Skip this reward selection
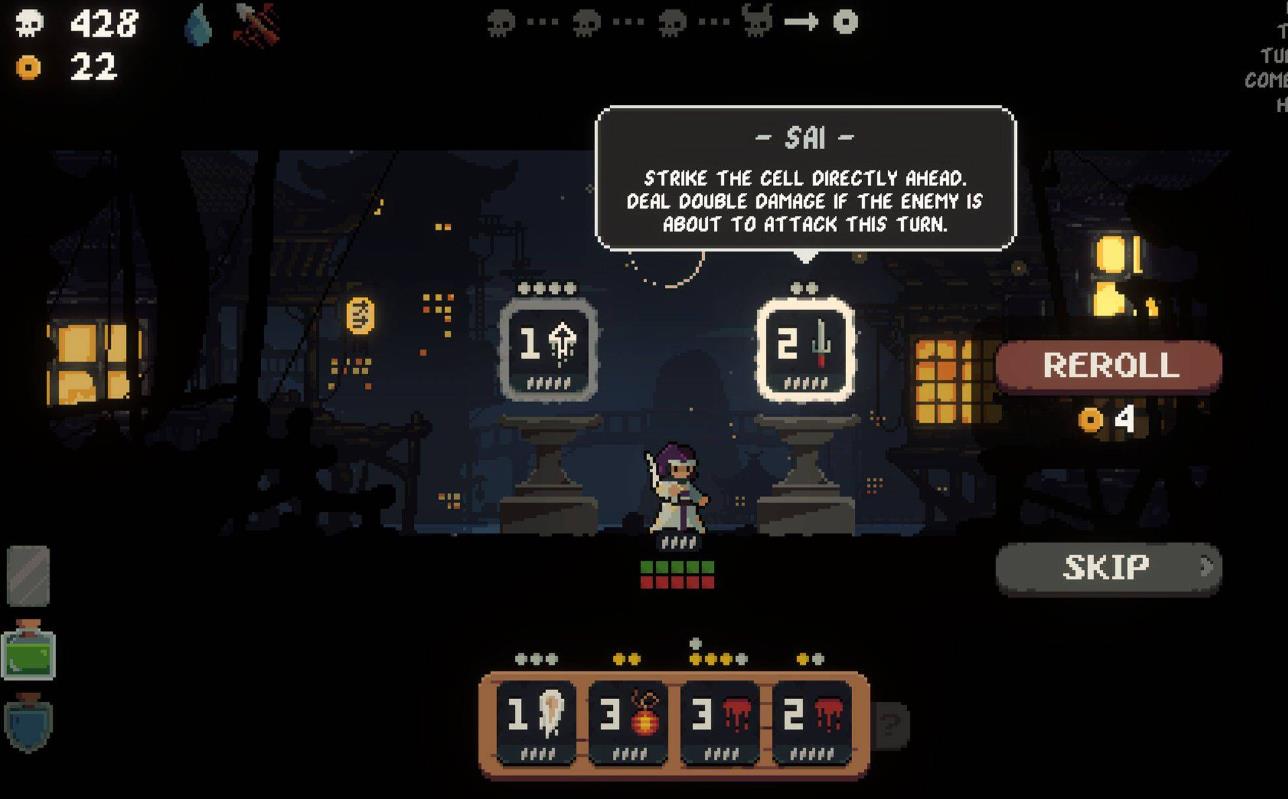The image size is (1288, 799). pyautogui.click(x=1108, y=568)
